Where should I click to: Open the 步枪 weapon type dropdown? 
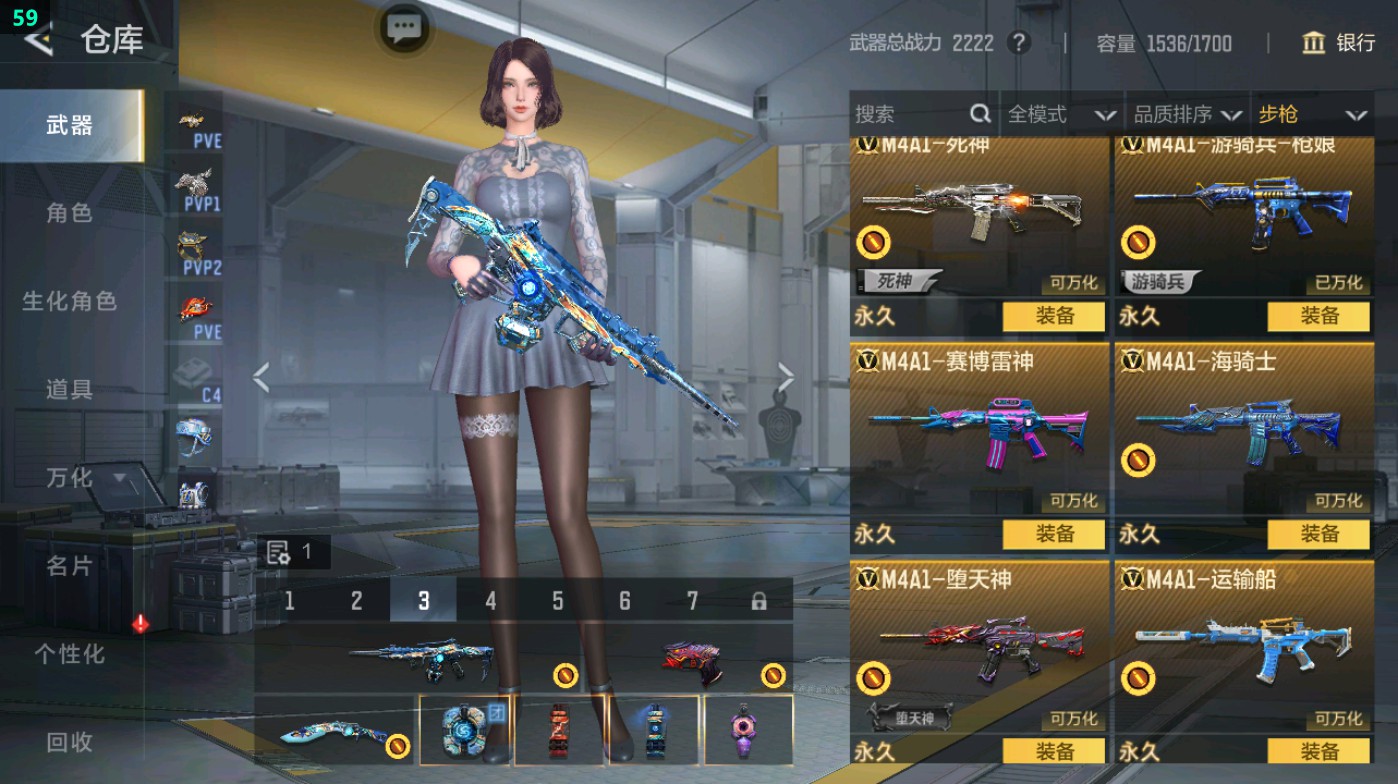coord(1312,115)
